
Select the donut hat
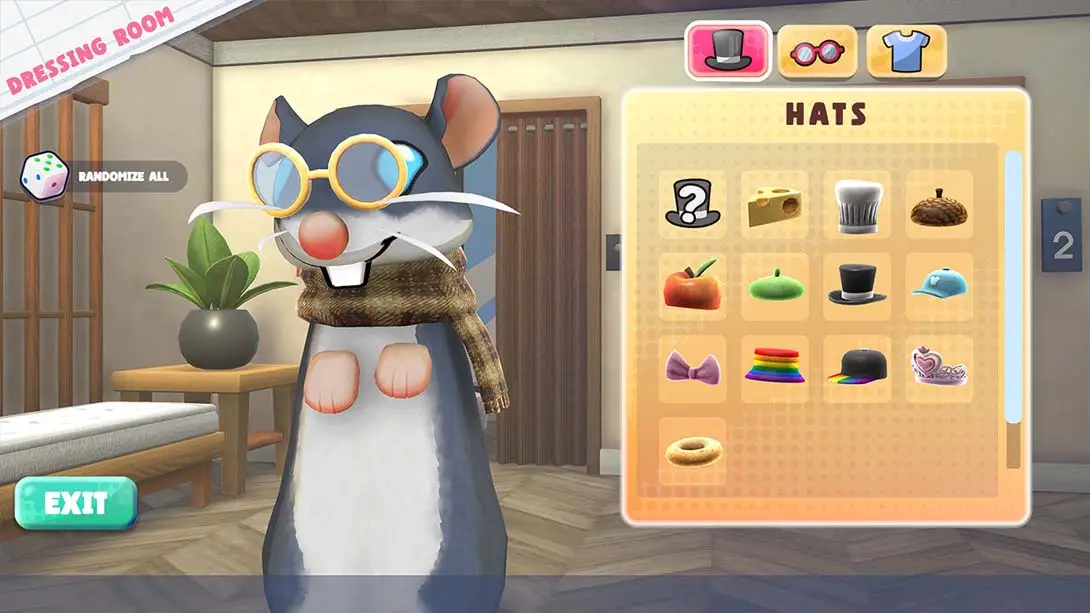point(692,451)
